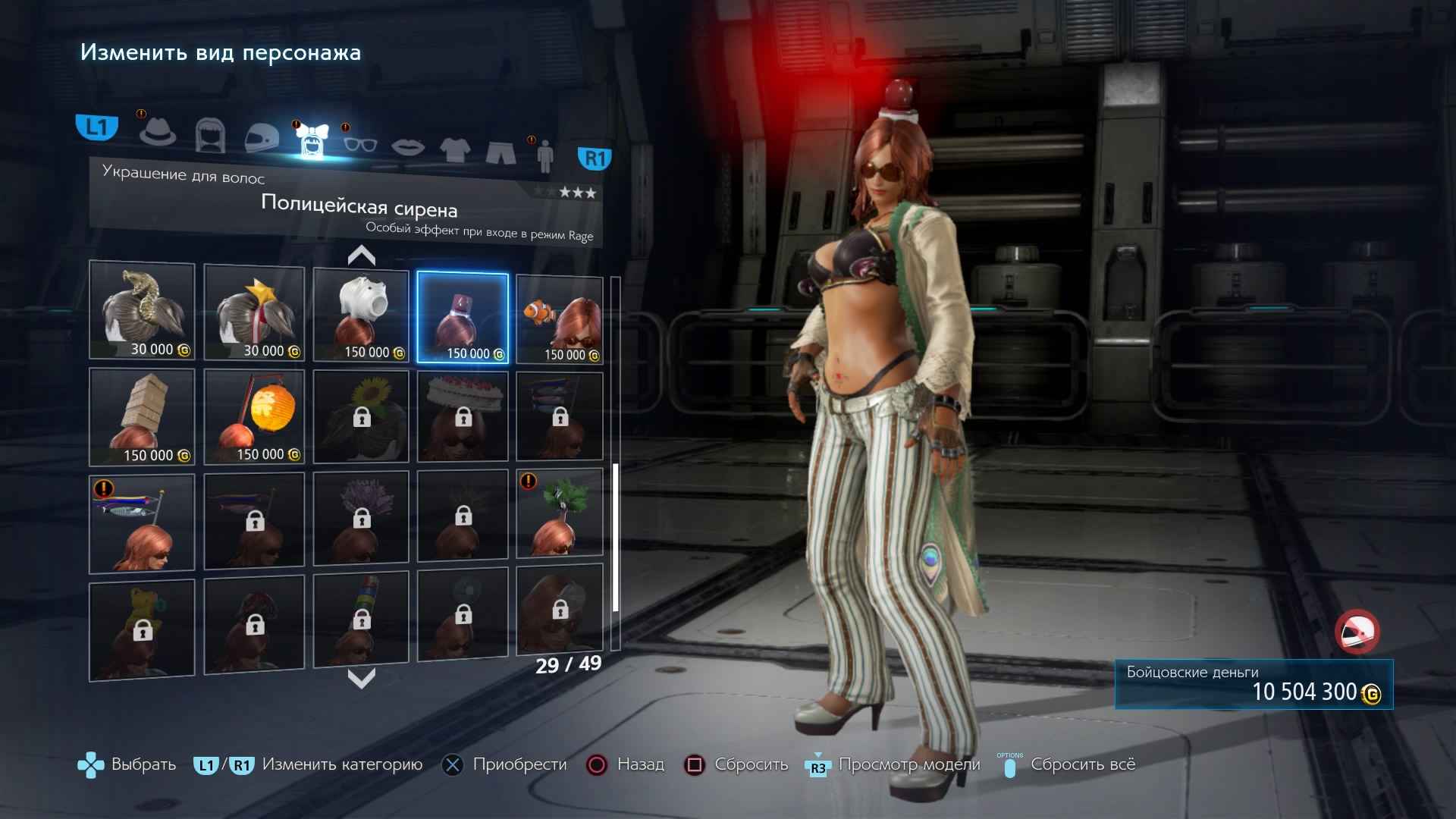Viewport: 1456px width, 819px height.
Task: Open the T-shirt upper body tab
Action: click(x=454, y=149)
